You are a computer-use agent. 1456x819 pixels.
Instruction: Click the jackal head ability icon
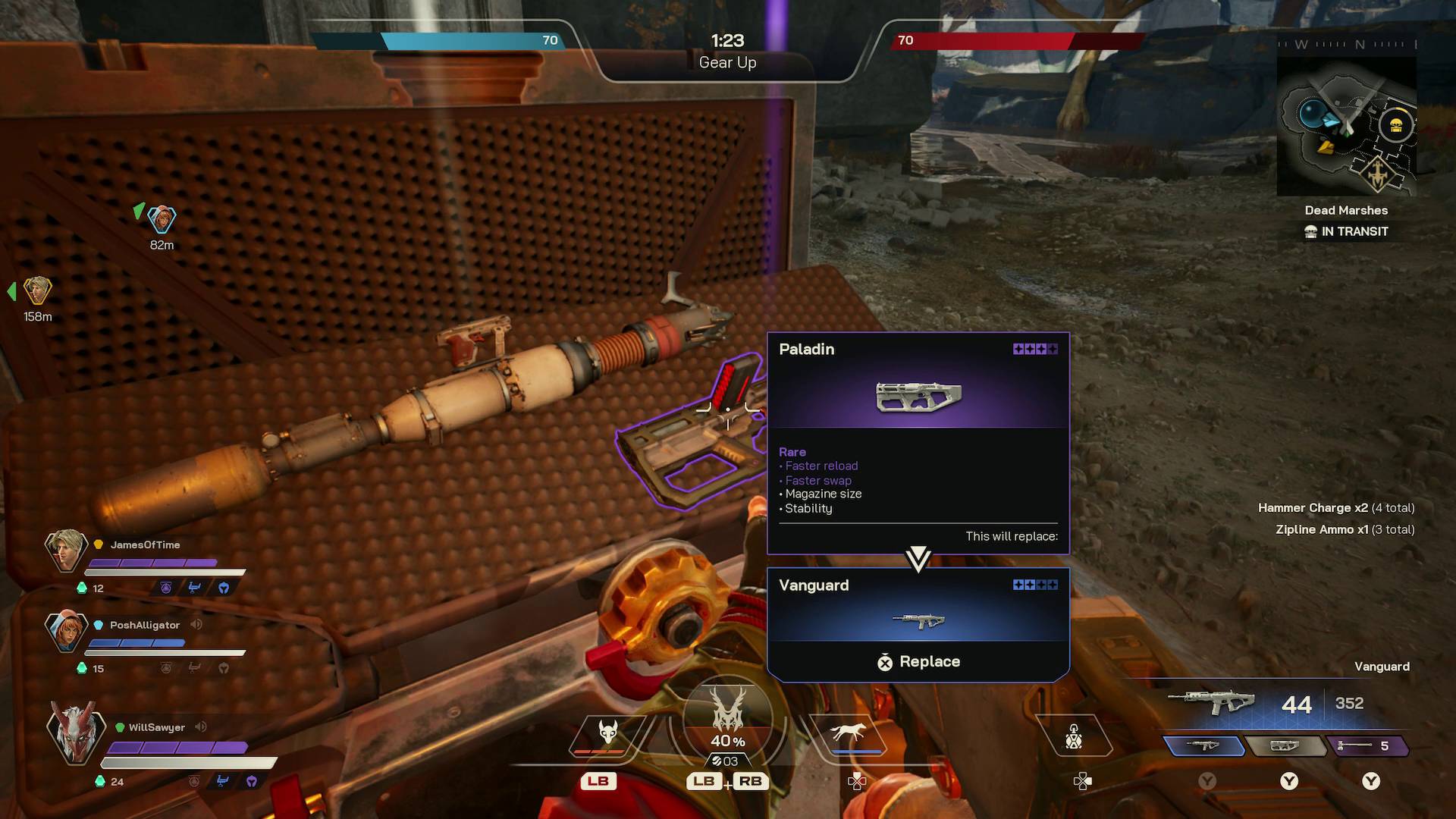click(x=607, y=732)
